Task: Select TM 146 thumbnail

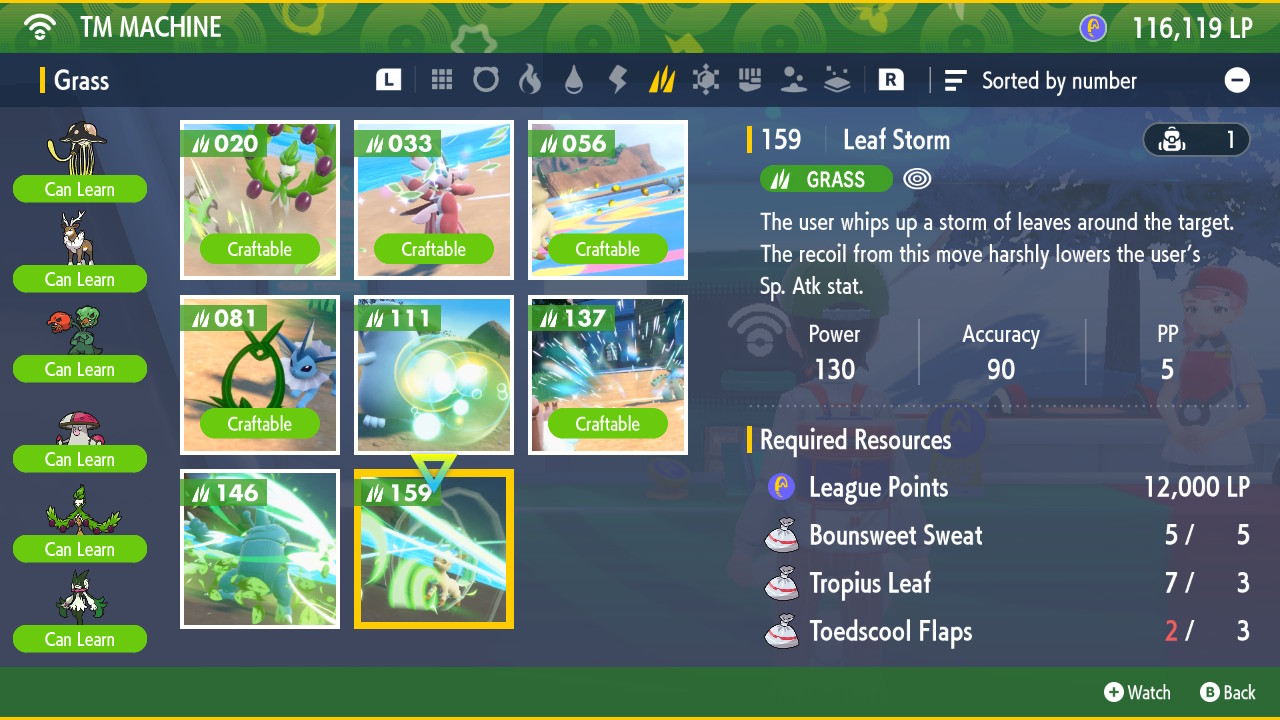Action: pos(260,549)
